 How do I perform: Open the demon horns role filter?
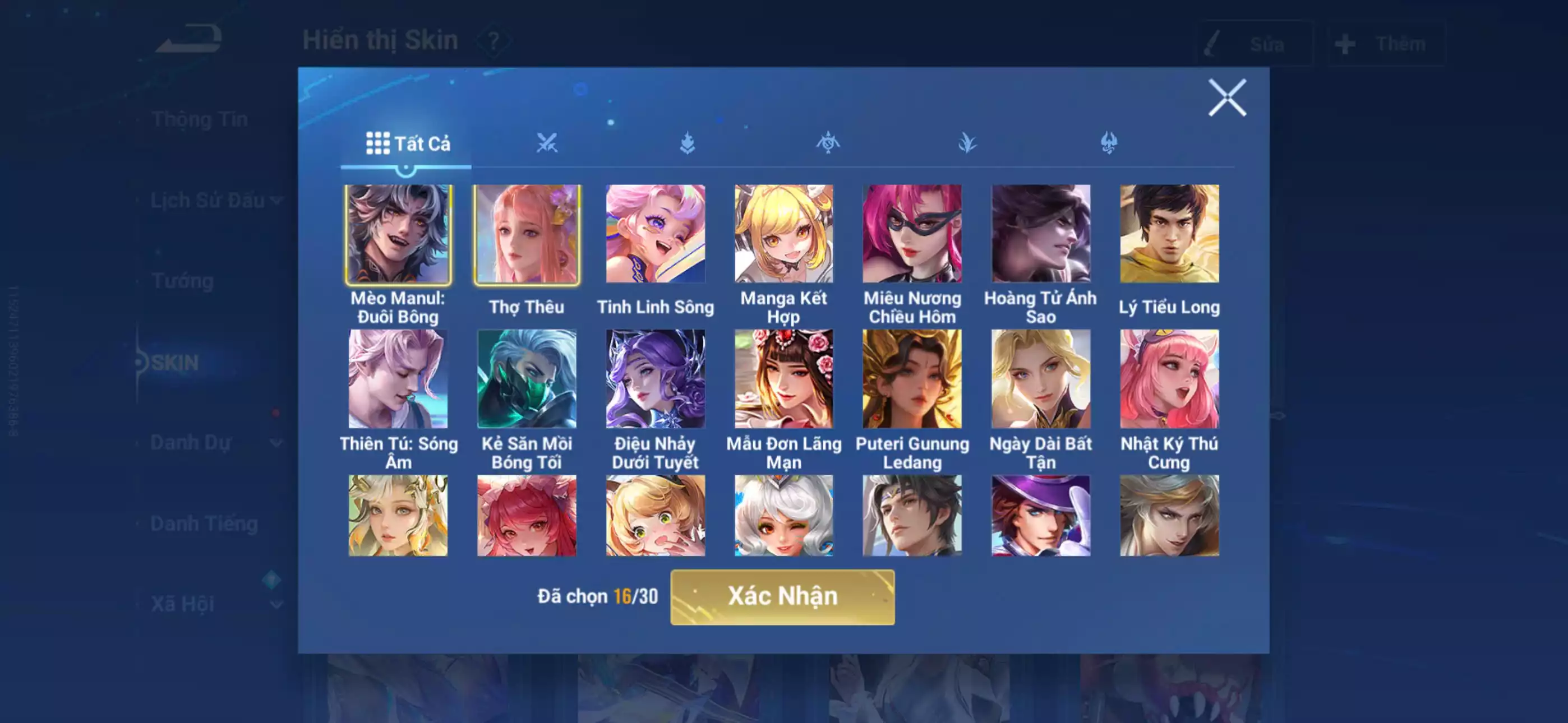[1109, 142]
